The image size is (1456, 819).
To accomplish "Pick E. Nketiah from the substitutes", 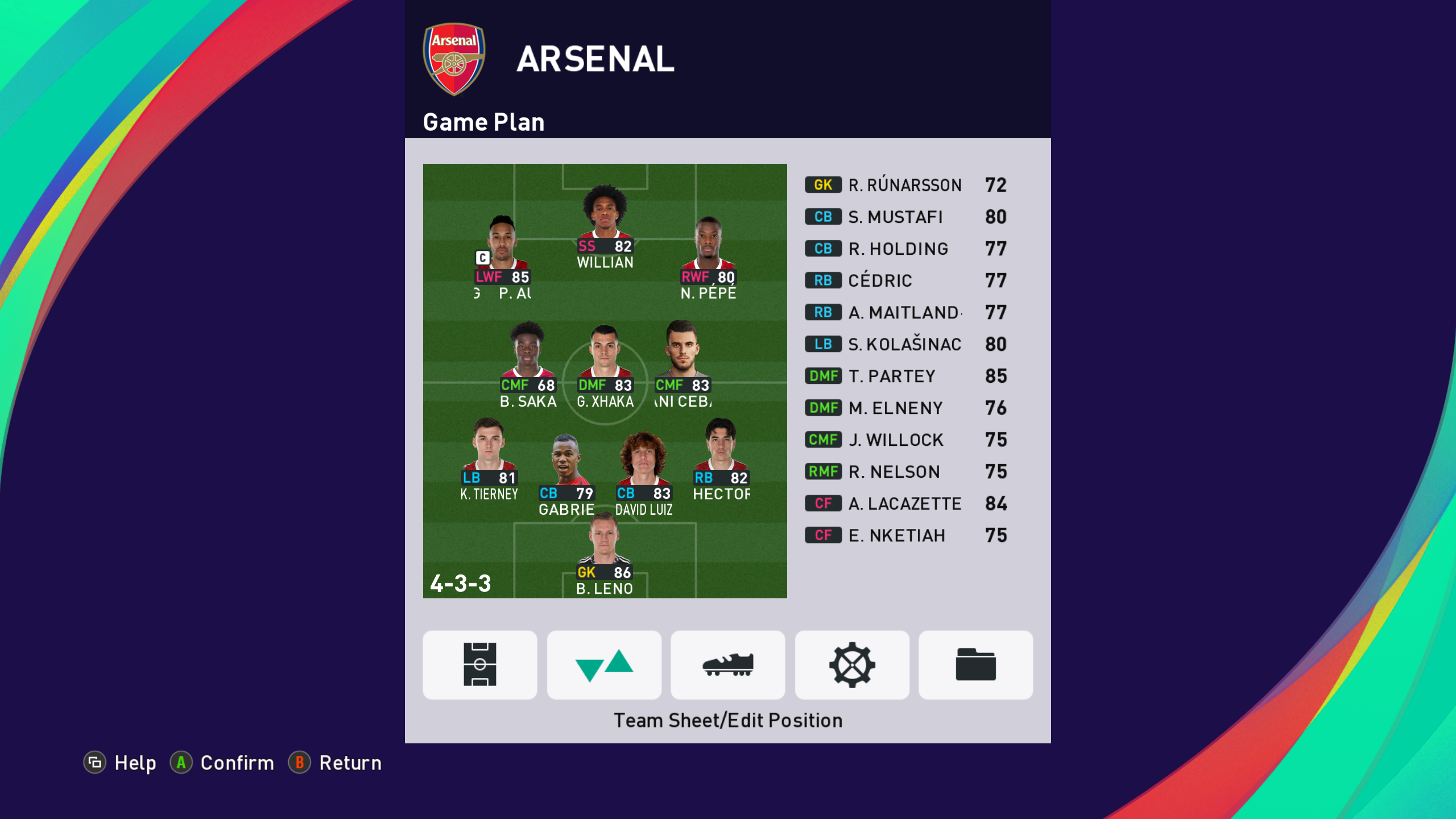I will (905, 535).
